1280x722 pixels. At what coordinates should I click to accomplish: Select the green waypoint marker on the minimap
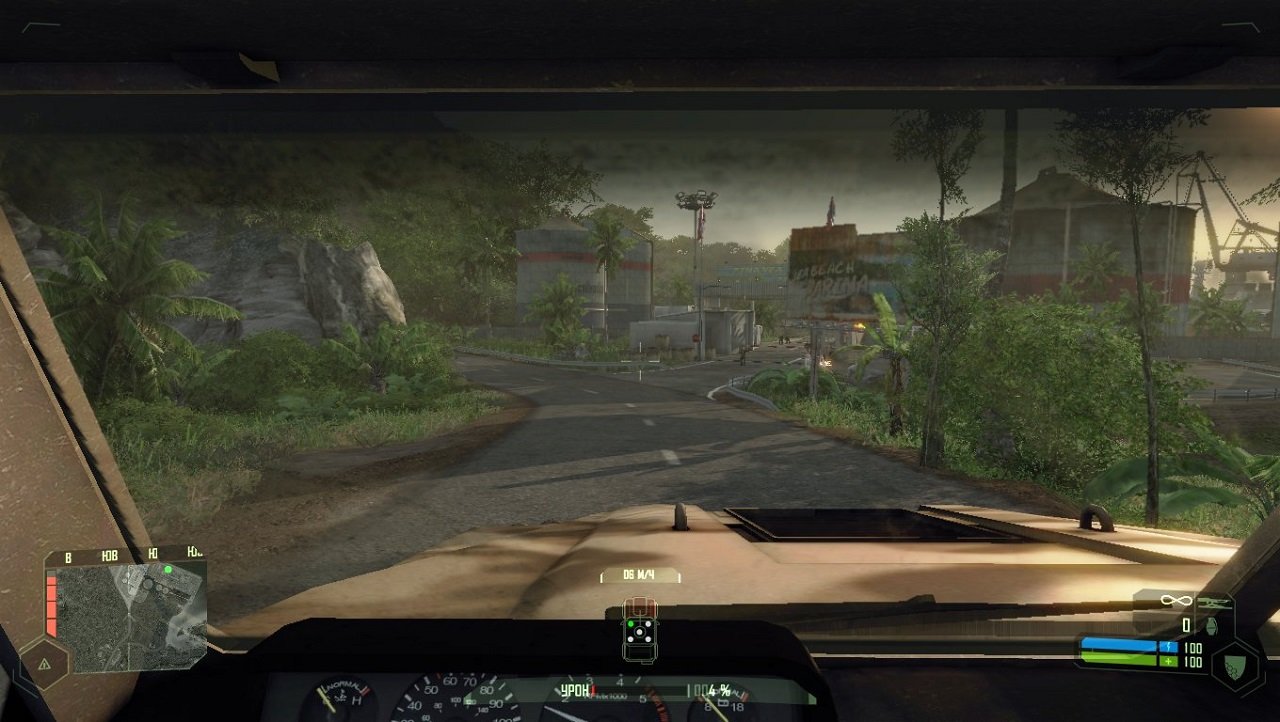(168, 570)
